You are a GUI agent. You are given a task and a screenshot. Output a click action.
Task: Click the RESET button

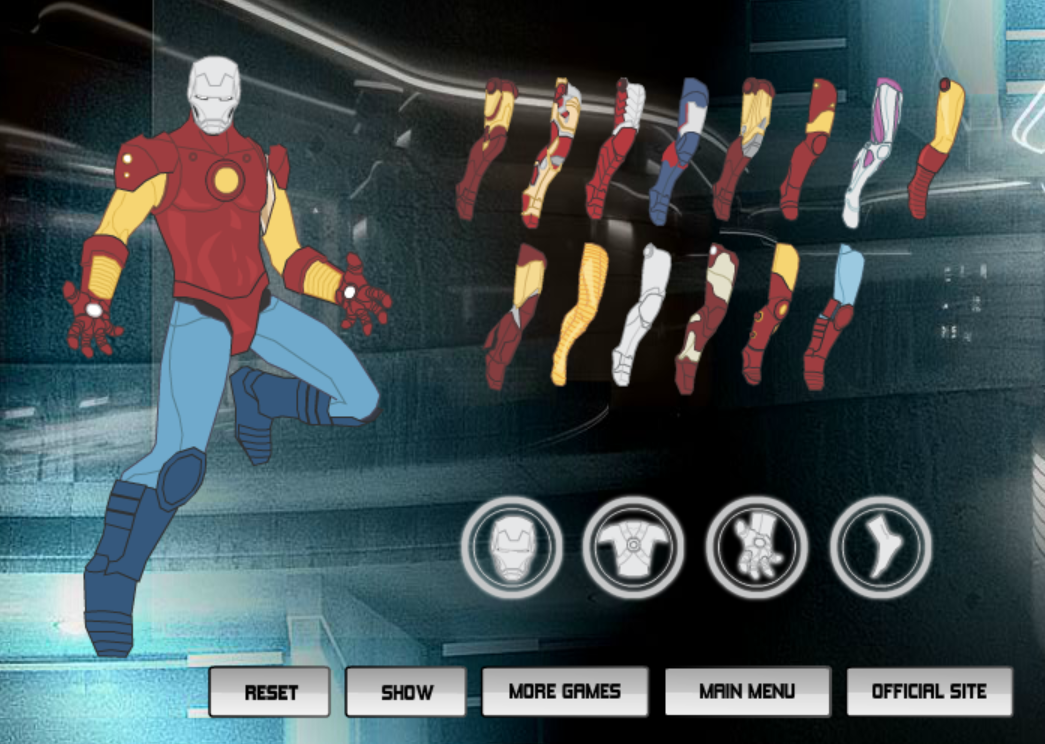point(270,692)
